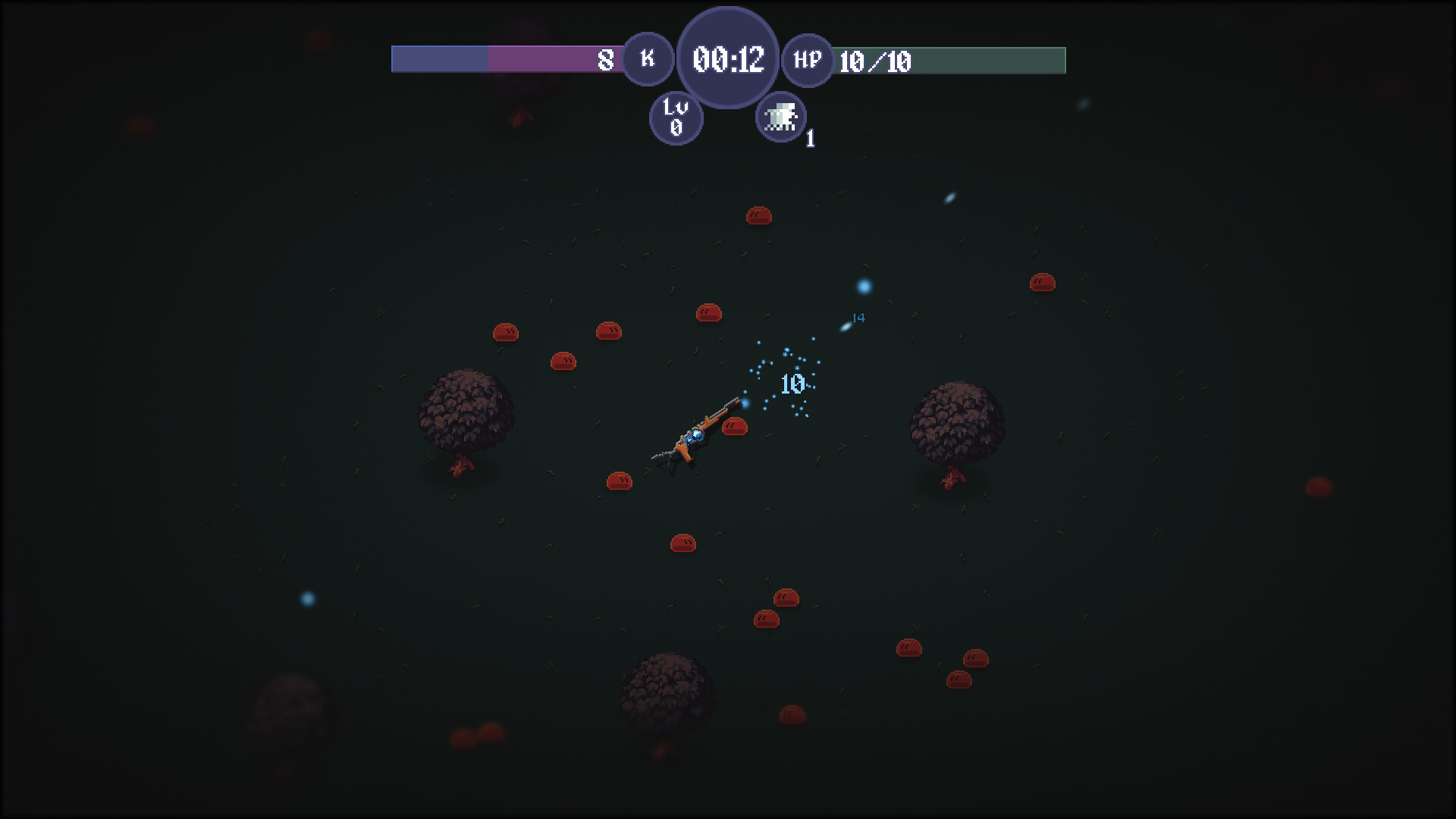Click the 00:12 timer circle
This screenshot has width=1456, height=819.
point(726,56)
